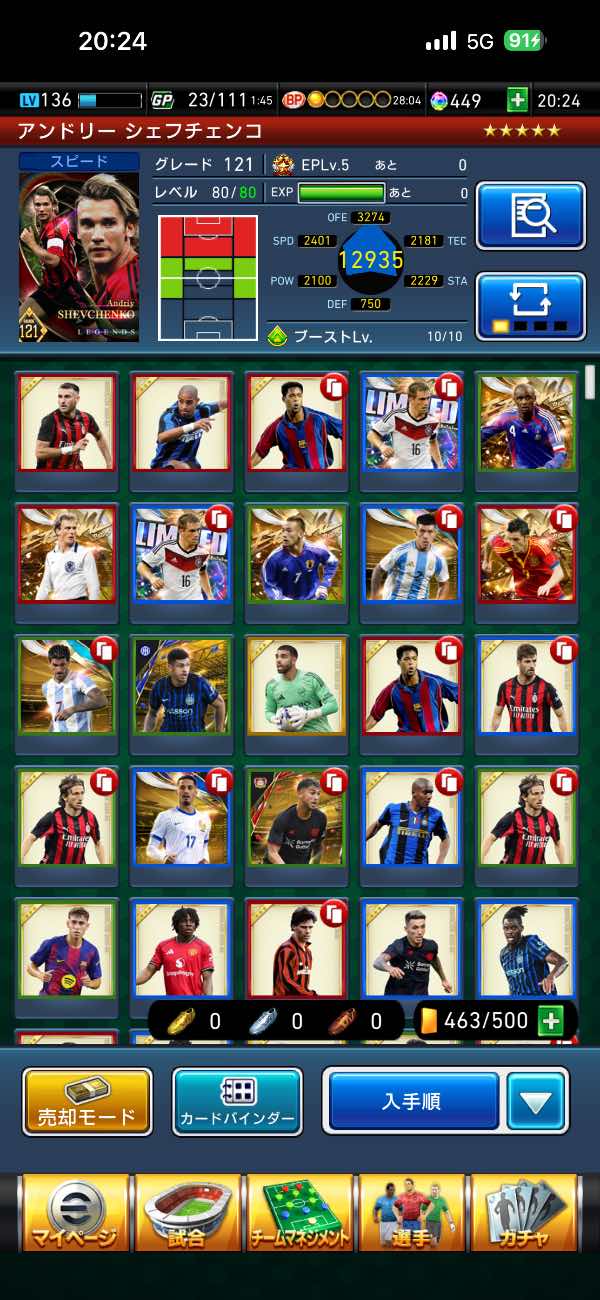The image size is (600, 1300).
Task: Enable 売却モード sell mode
Action: [87, 1101]
